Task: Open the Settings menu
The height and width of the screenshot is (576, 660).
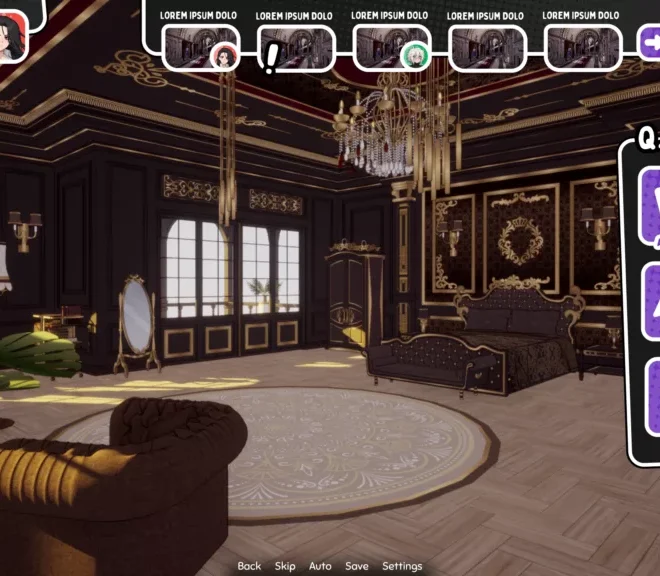Action: pyautogui.click(x=402, y=566)
